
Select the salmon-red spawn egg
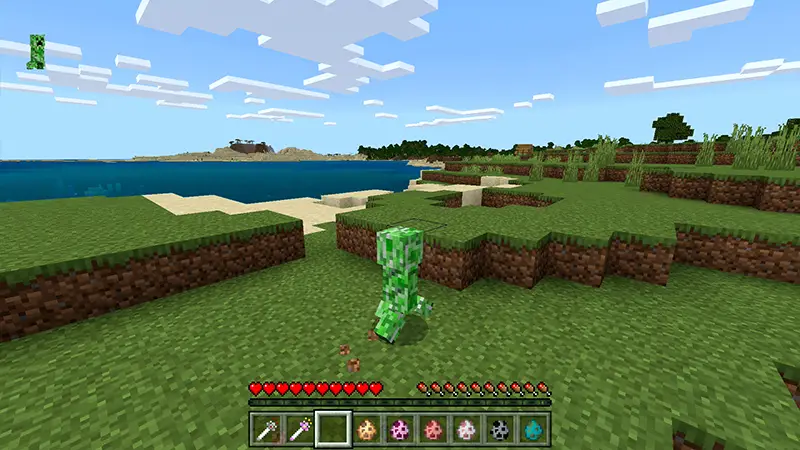click(x=433, y=428)
